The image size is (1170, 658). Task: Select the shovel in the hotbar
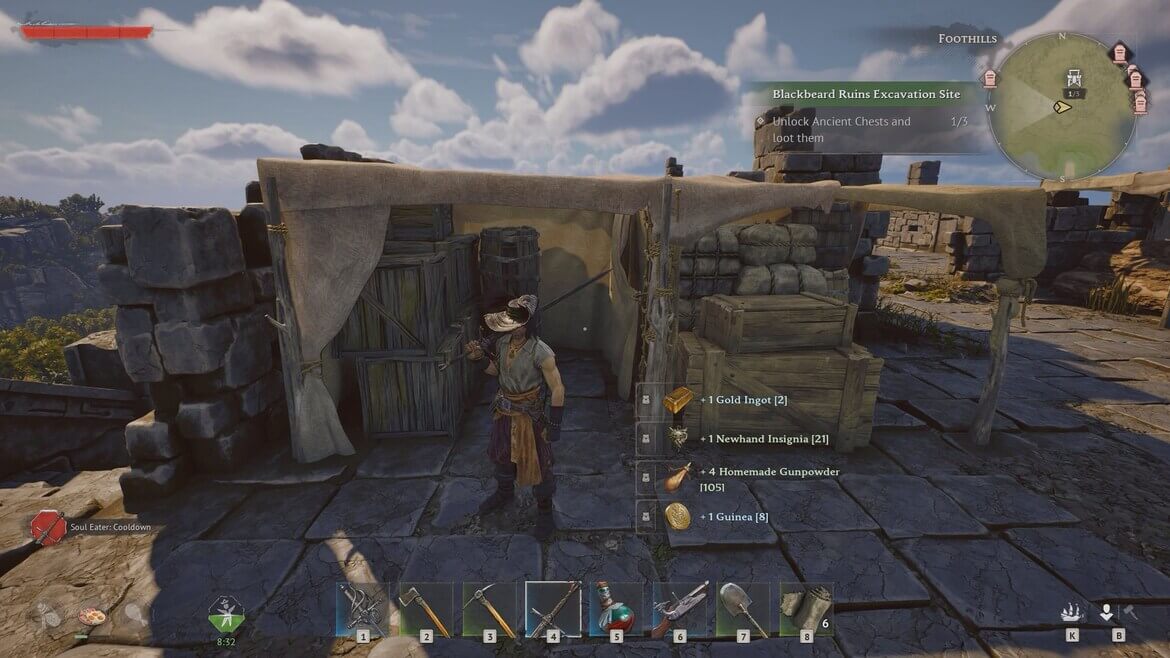(743, 609)
